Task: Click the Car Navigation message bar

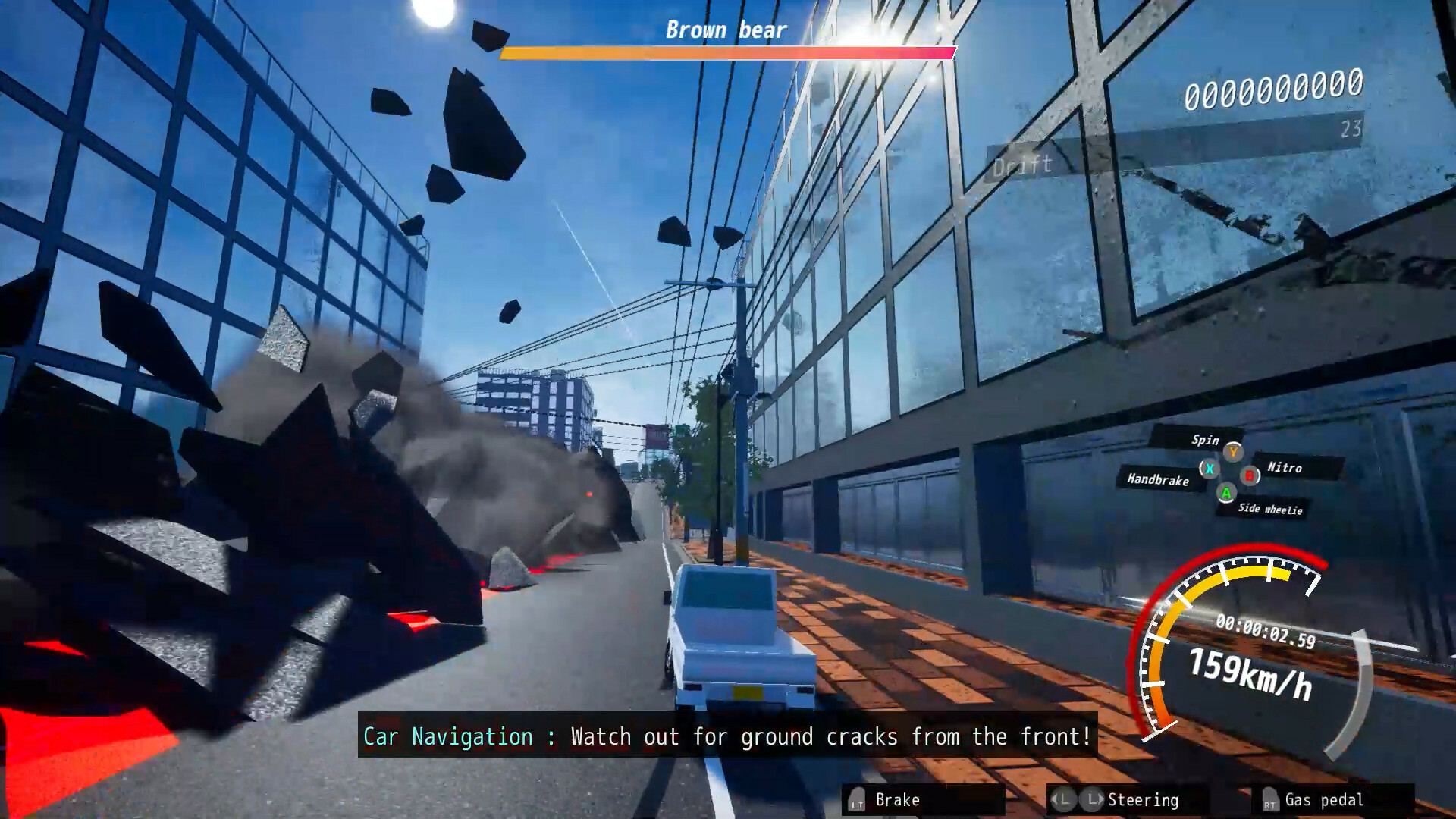Action: coord(726,736)
